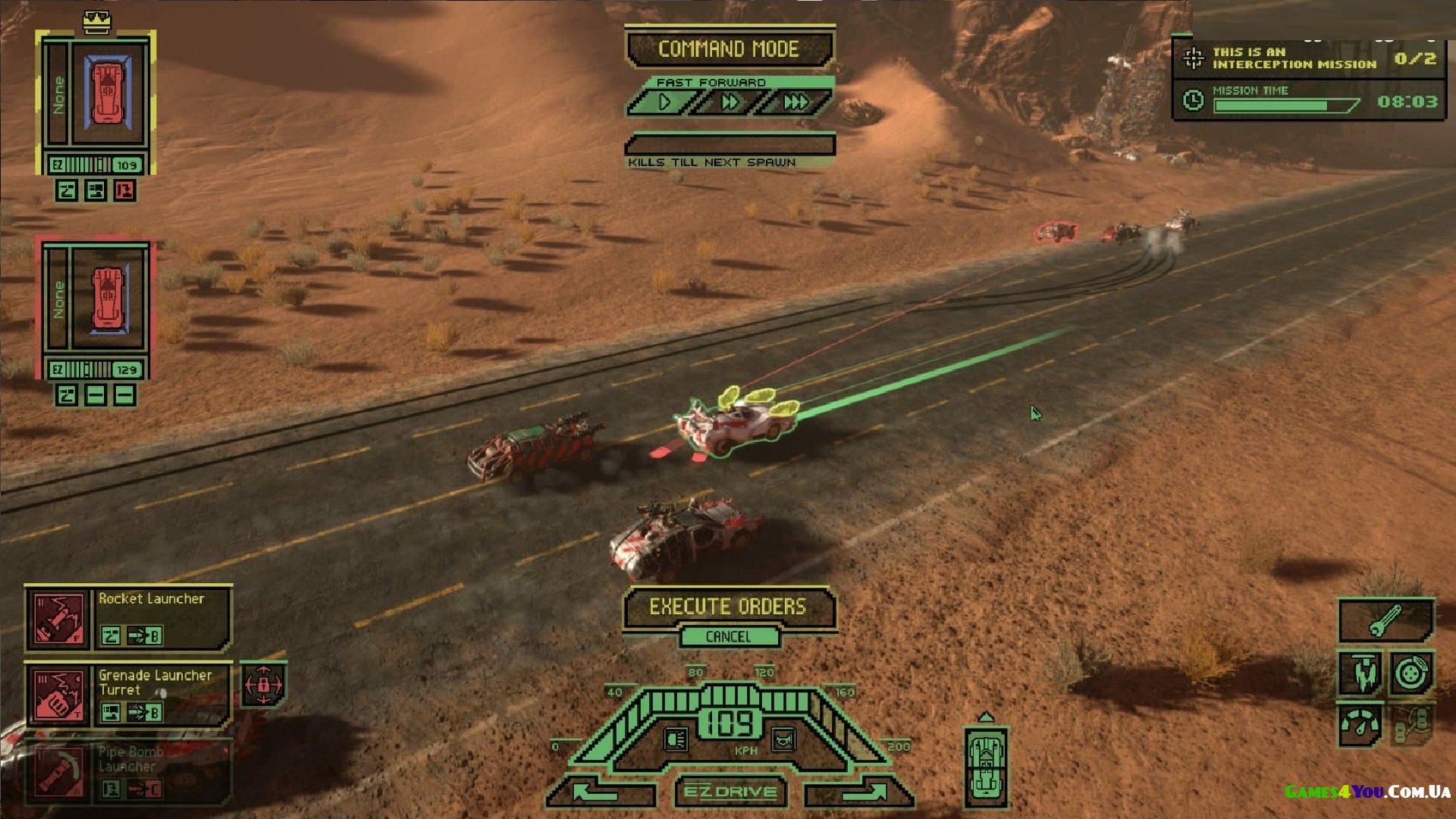This screenshot has height=819, width=1456.
Task: Toggle the EZ Drive button
Action: pos(730,792)
